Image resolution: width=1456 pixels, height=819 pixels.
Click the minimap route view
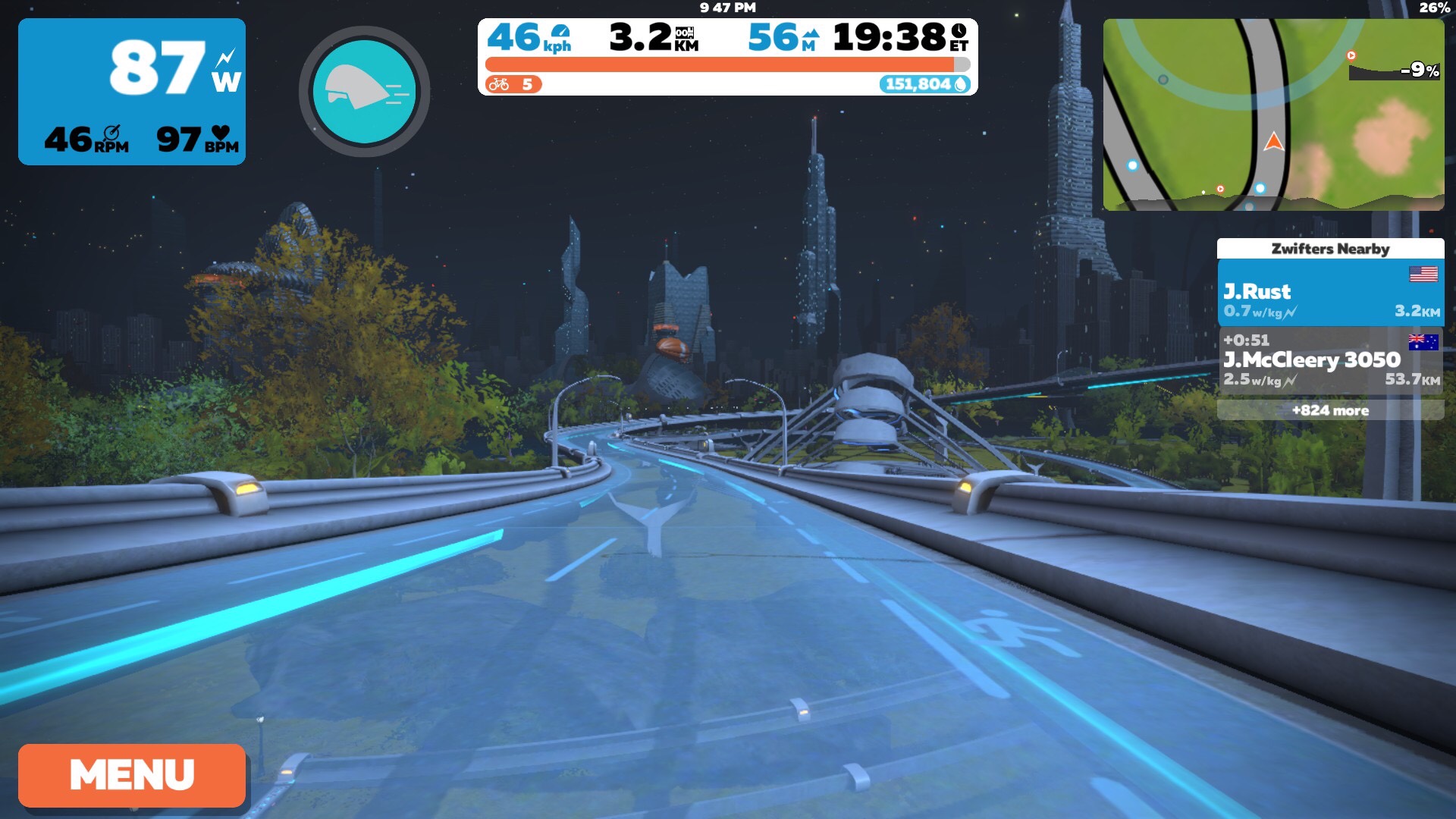1272,115
